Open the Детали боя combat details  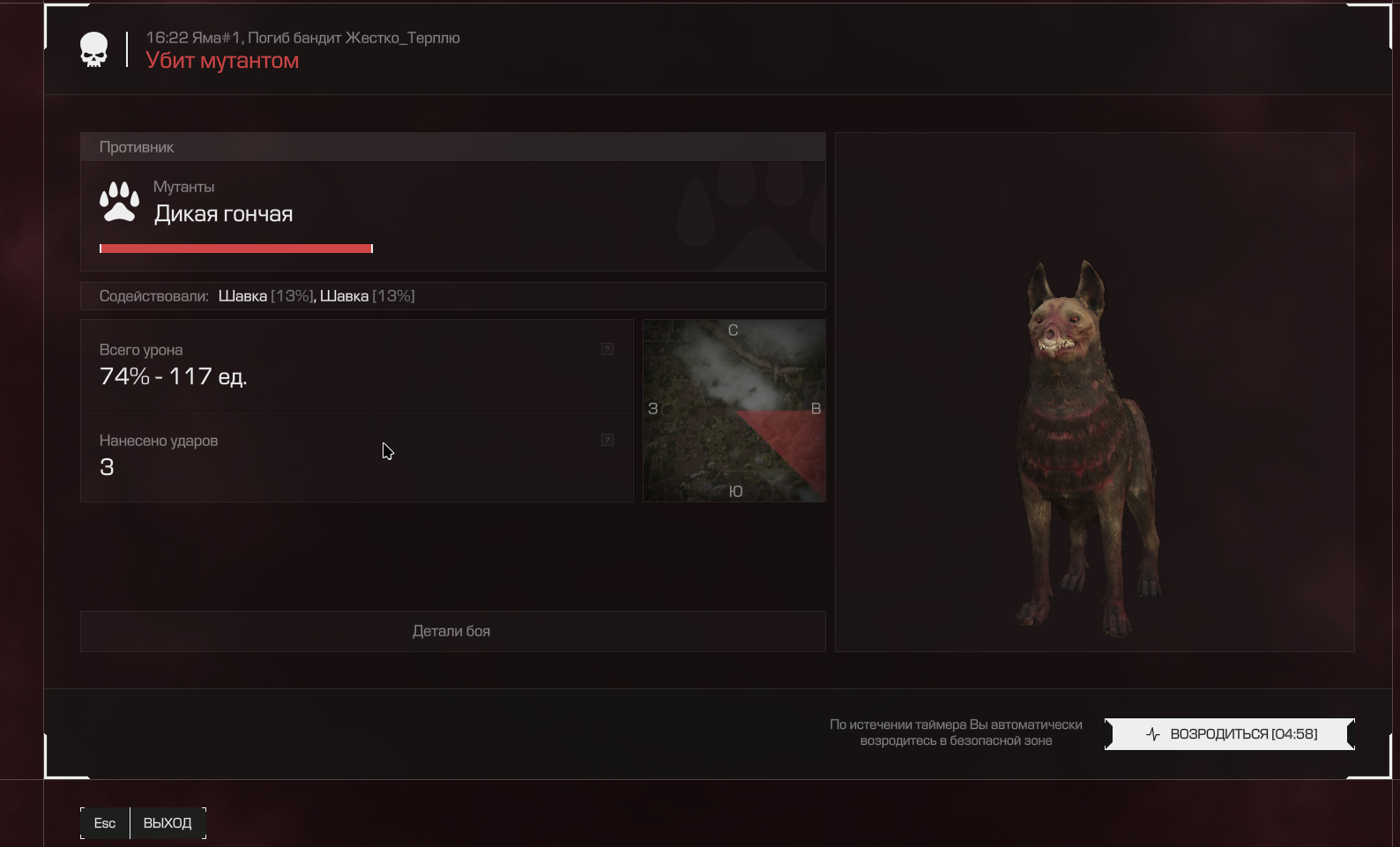tap(452, 631)
